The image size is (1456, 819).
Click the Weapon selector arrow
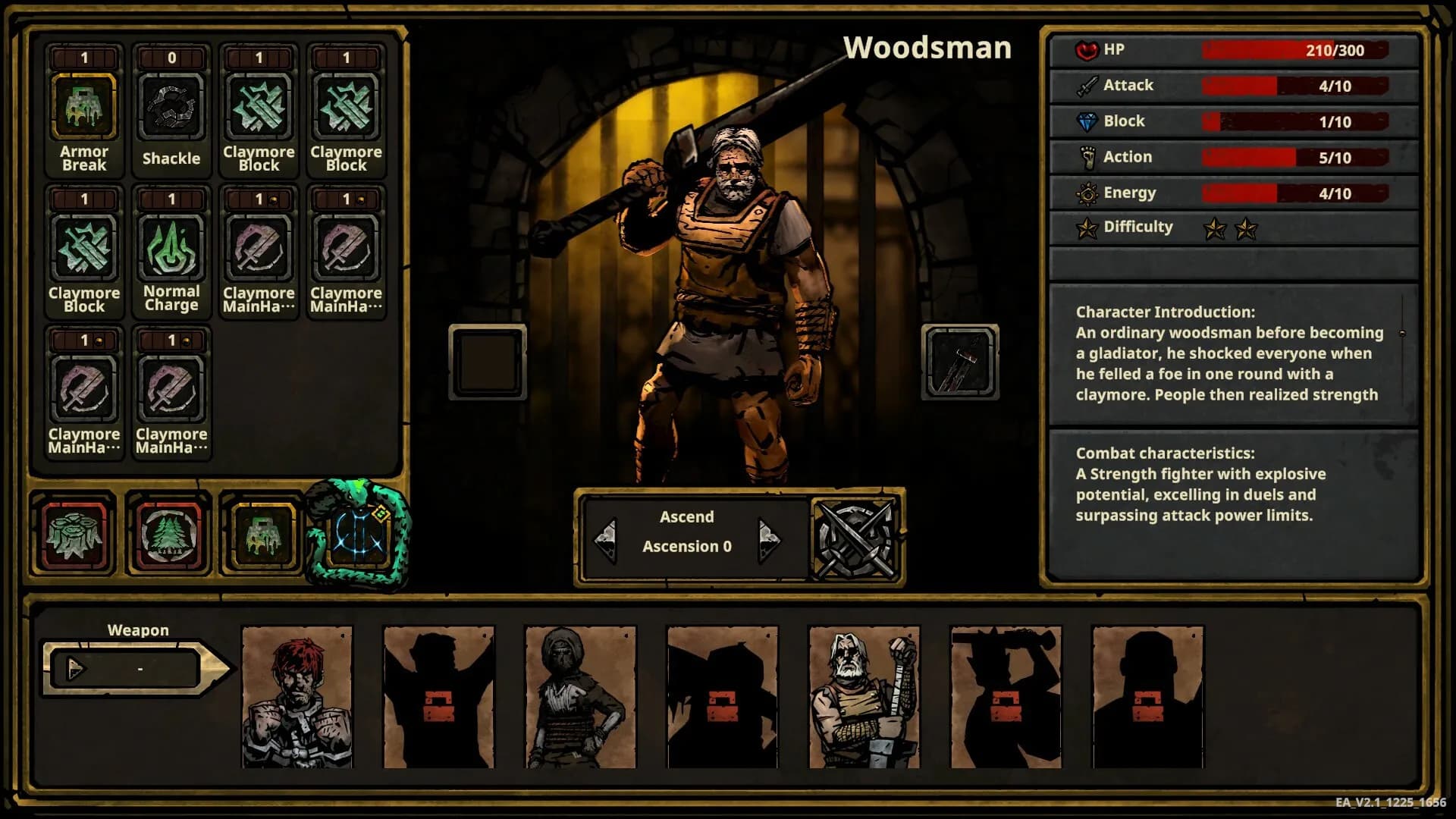tap(76, 669)
